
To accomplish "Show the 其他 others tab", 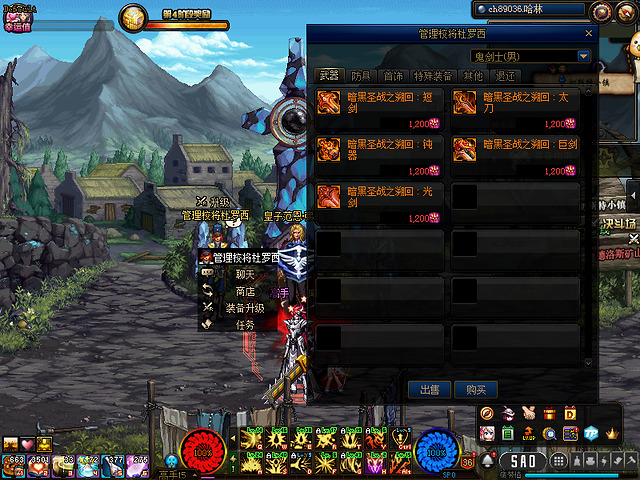I will coord(473,76).
